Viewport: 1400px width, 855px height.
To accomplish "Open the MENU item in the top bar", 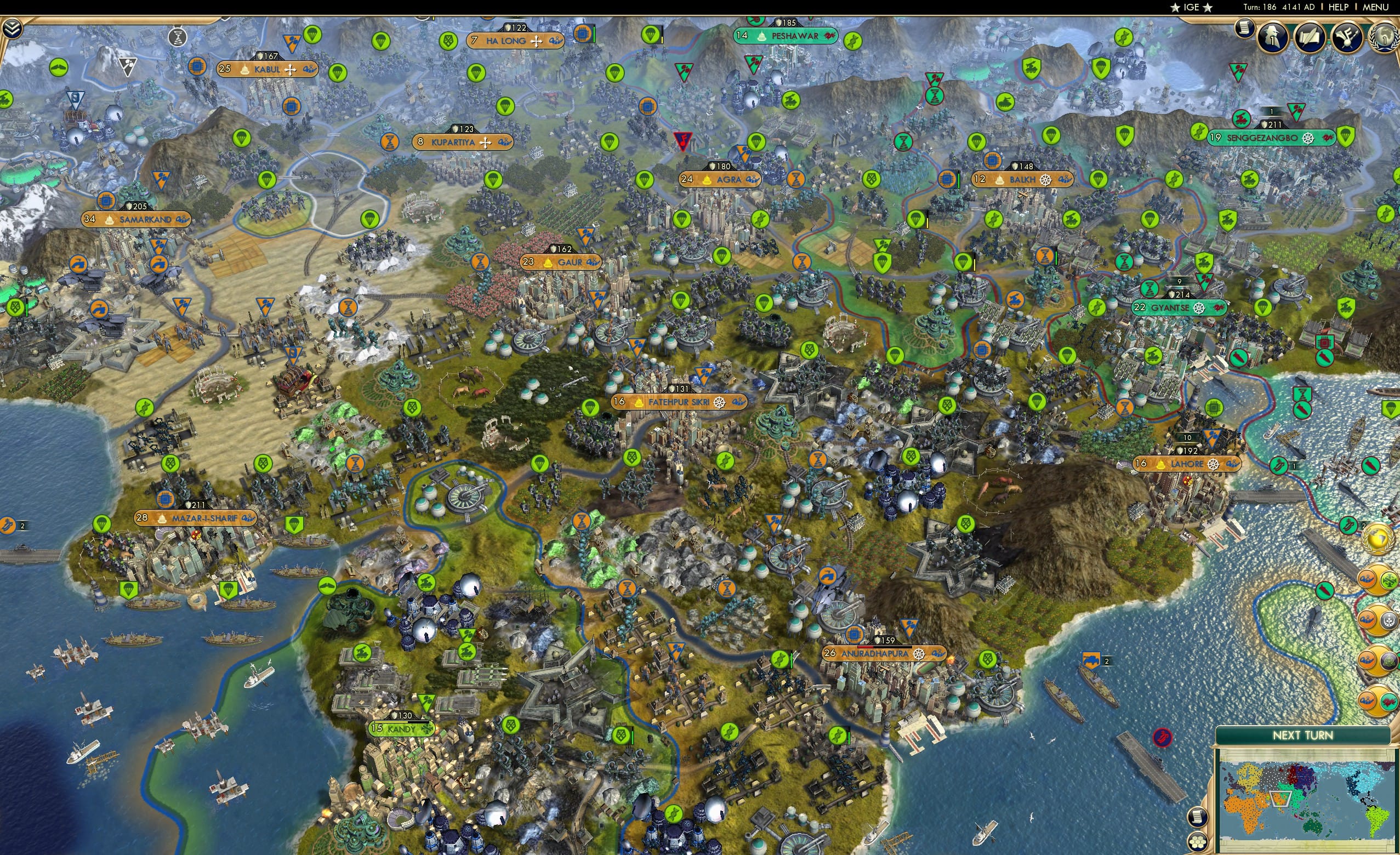I will click(1380, 7).
